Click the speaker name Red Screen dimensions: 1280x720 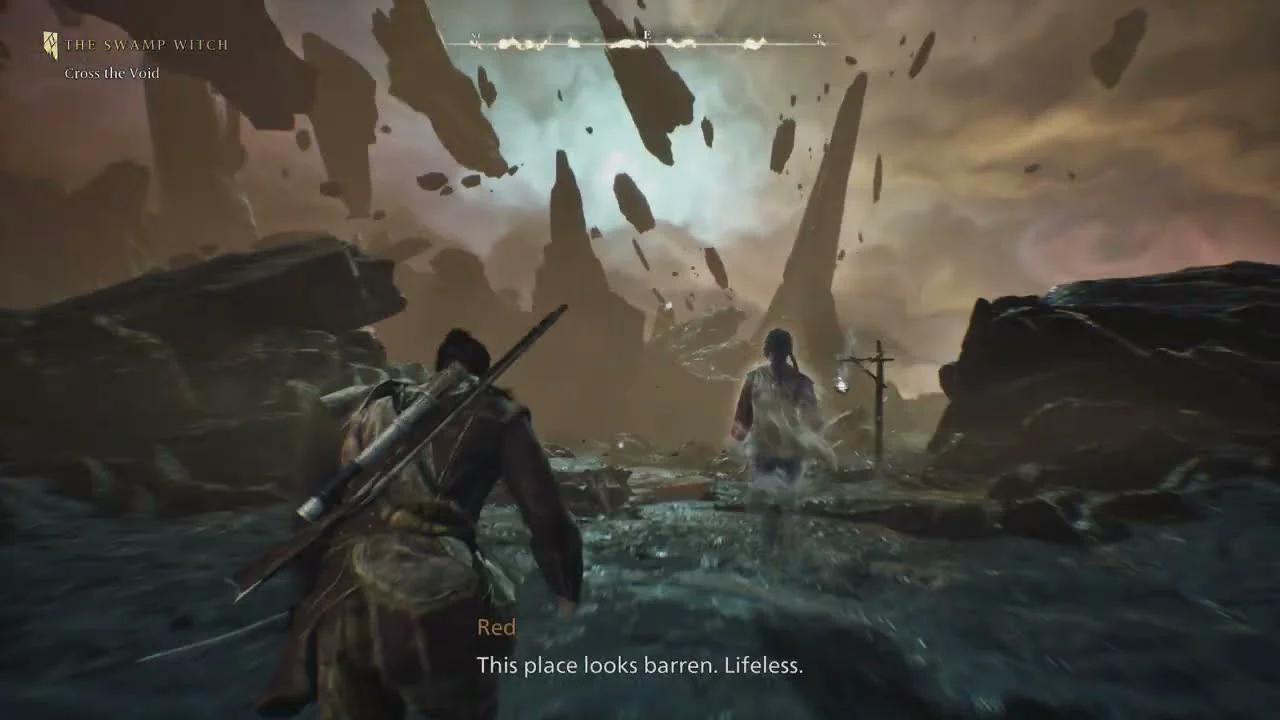(497, 627)
